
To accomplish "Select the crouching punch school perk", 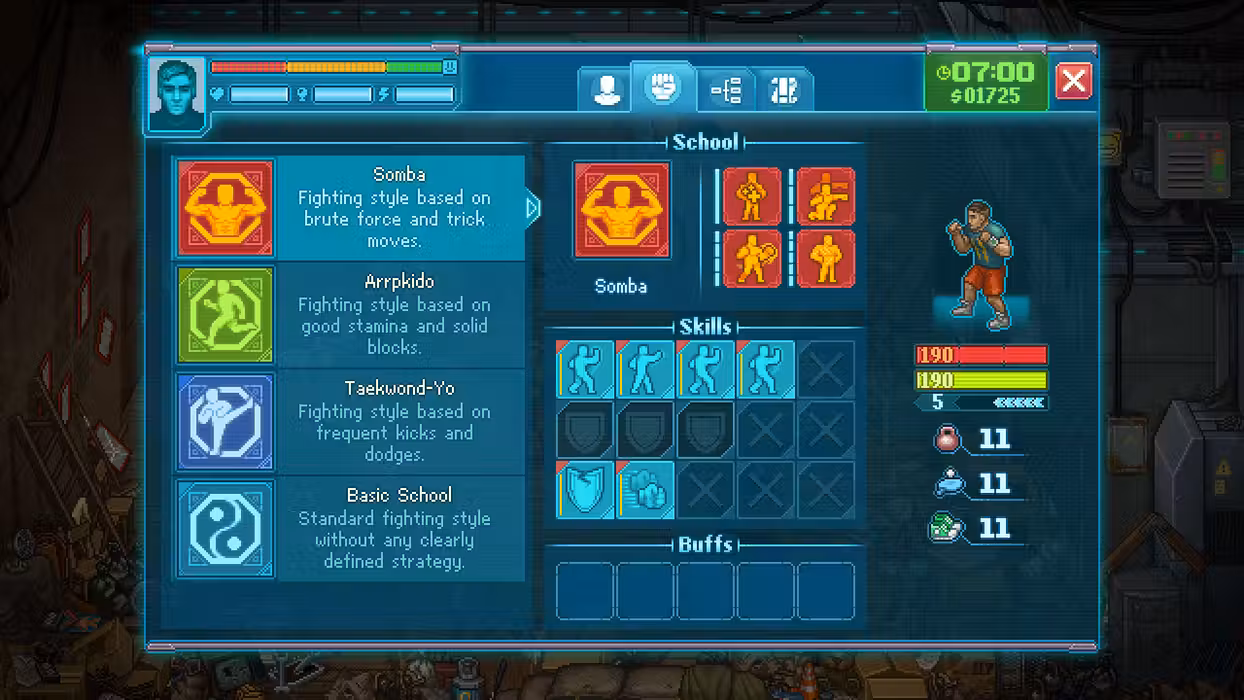I will tap(825, 196).
